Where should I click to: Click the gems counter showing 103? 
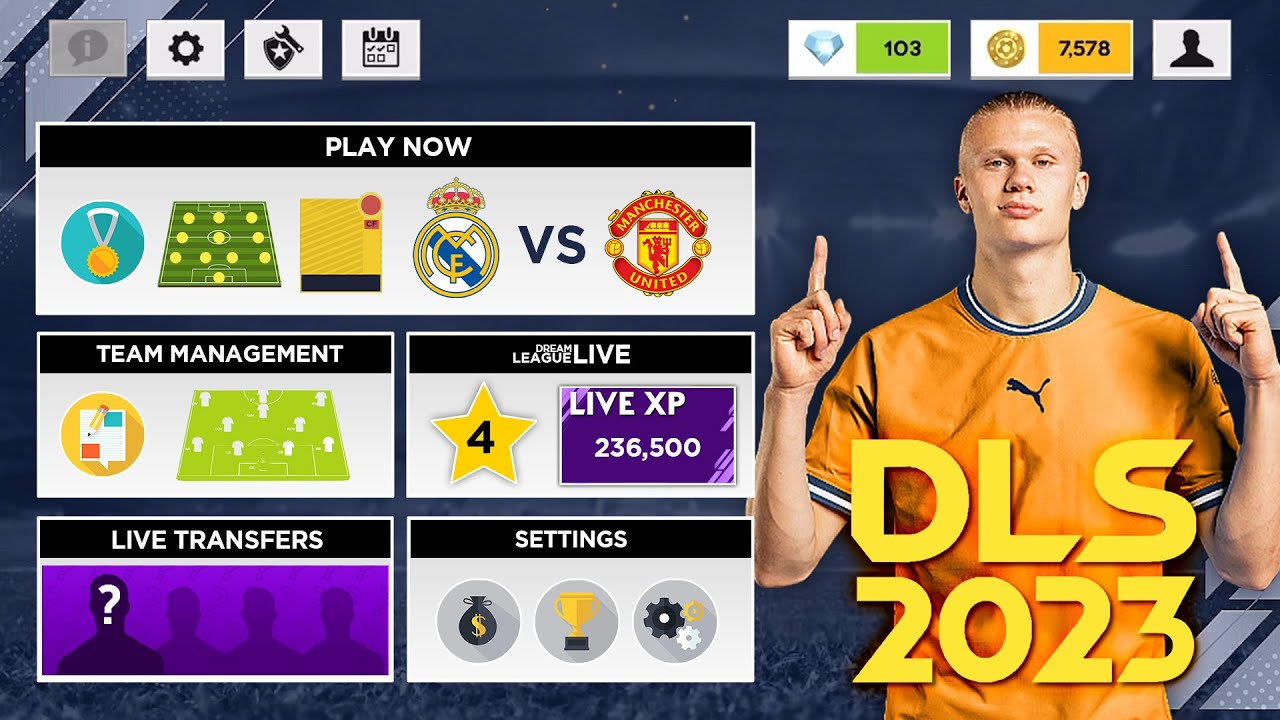coord(870,47)
